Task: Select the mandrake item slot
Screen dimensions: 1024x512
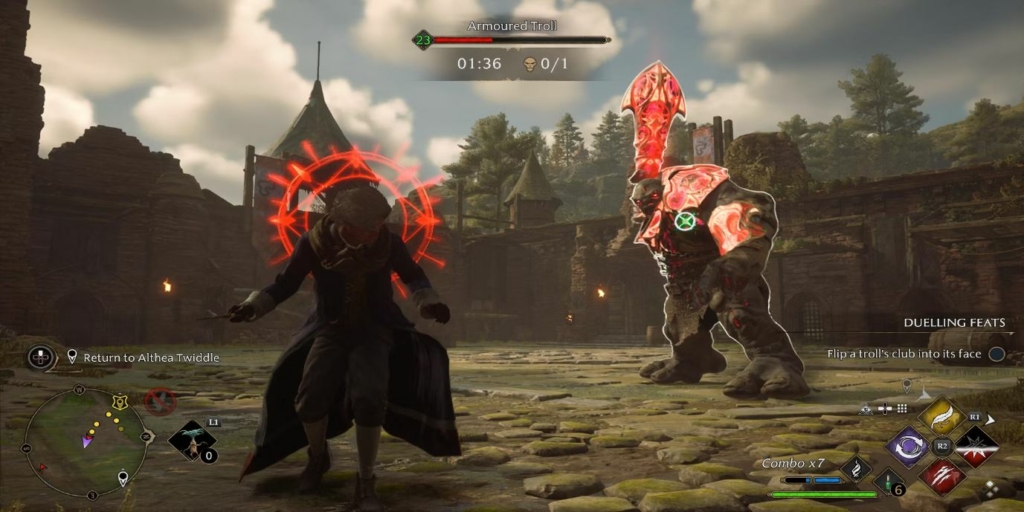Action: pos(192,441)
